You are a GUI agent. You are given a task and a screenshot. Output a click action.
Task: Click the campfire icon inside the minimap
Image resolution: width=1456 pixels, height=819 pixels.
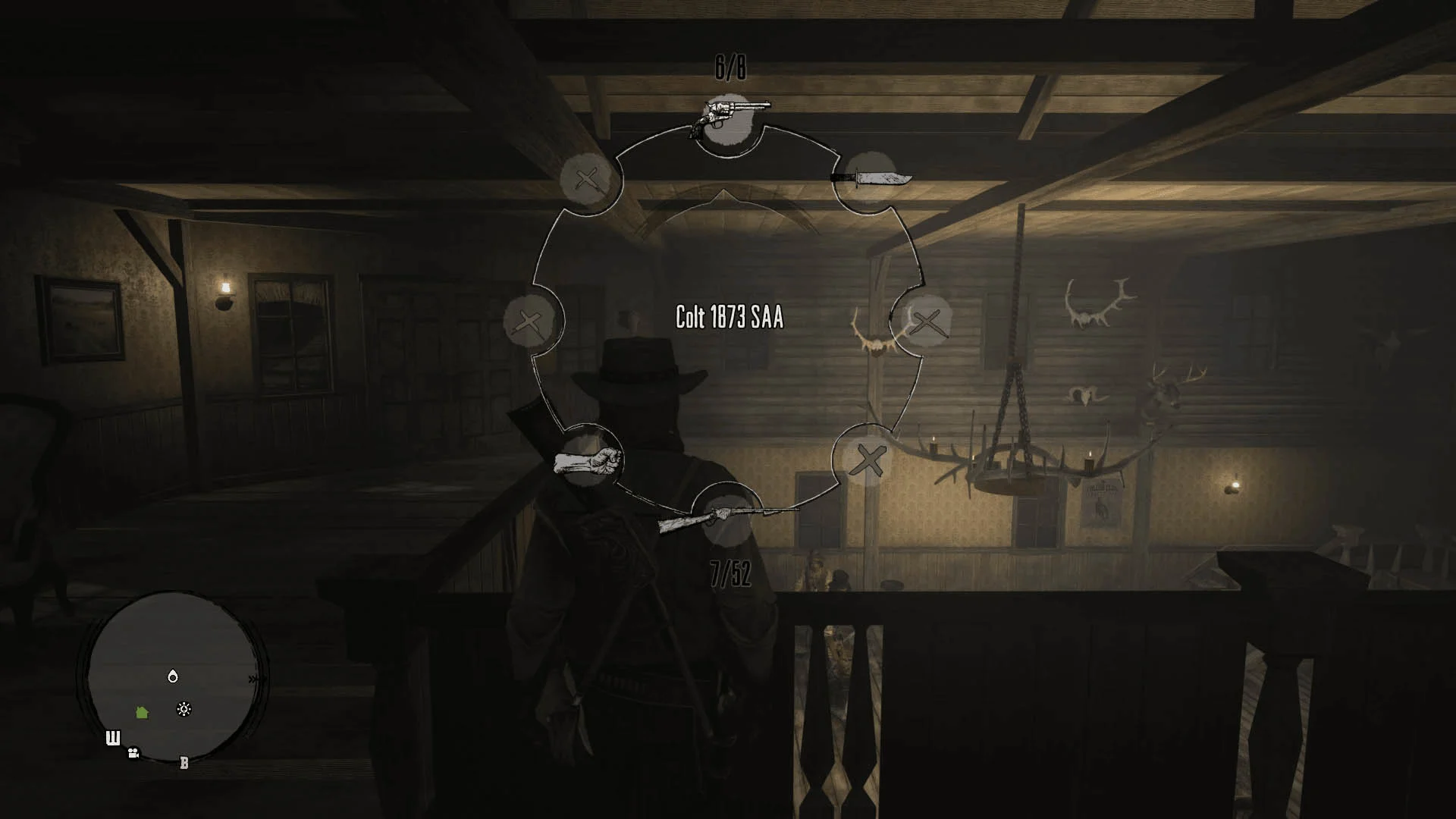point(183,708)
